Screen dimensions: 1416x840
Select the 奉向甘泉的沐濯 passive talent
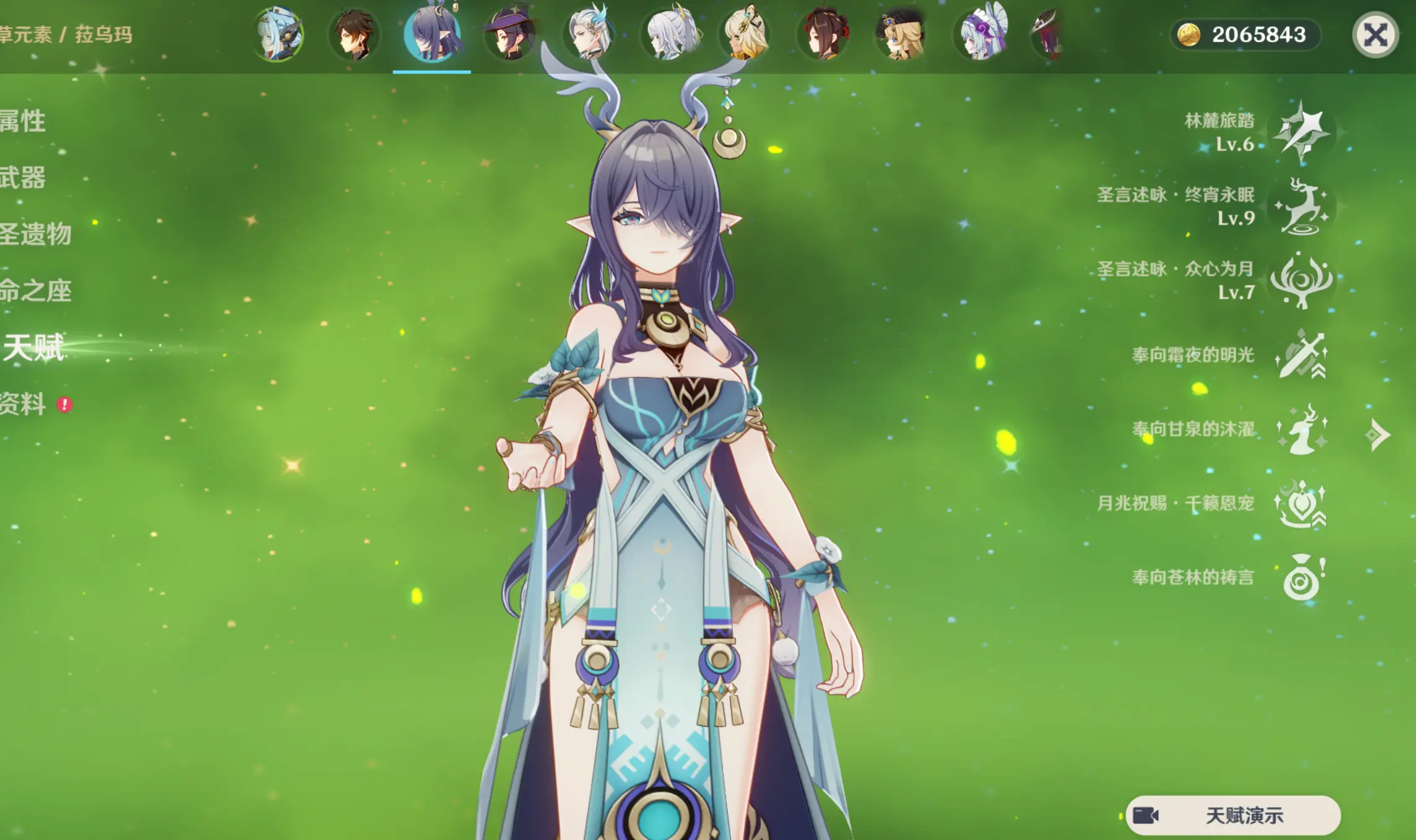[x=1301, y=429]
